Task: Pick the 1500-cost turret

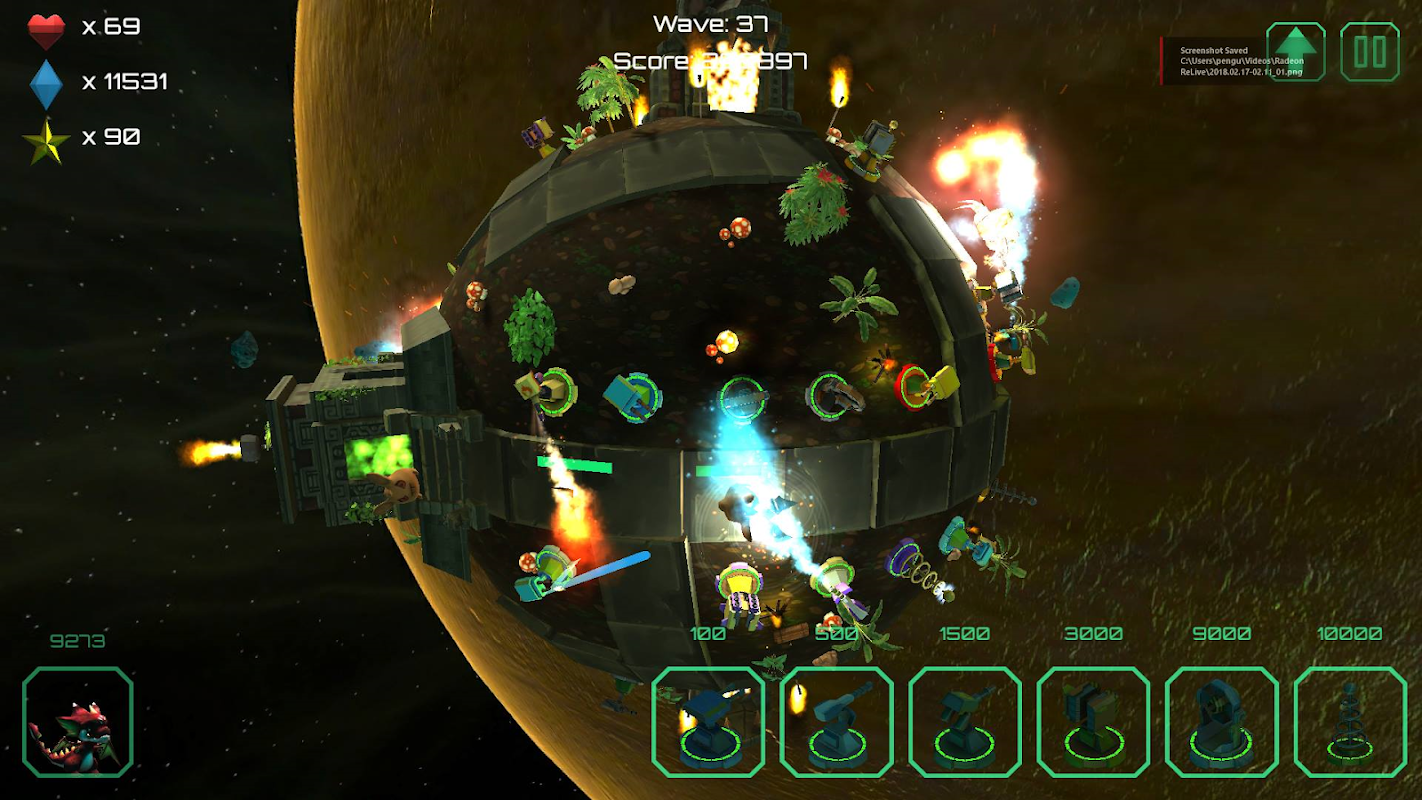Action: click(x=965, y=722)
